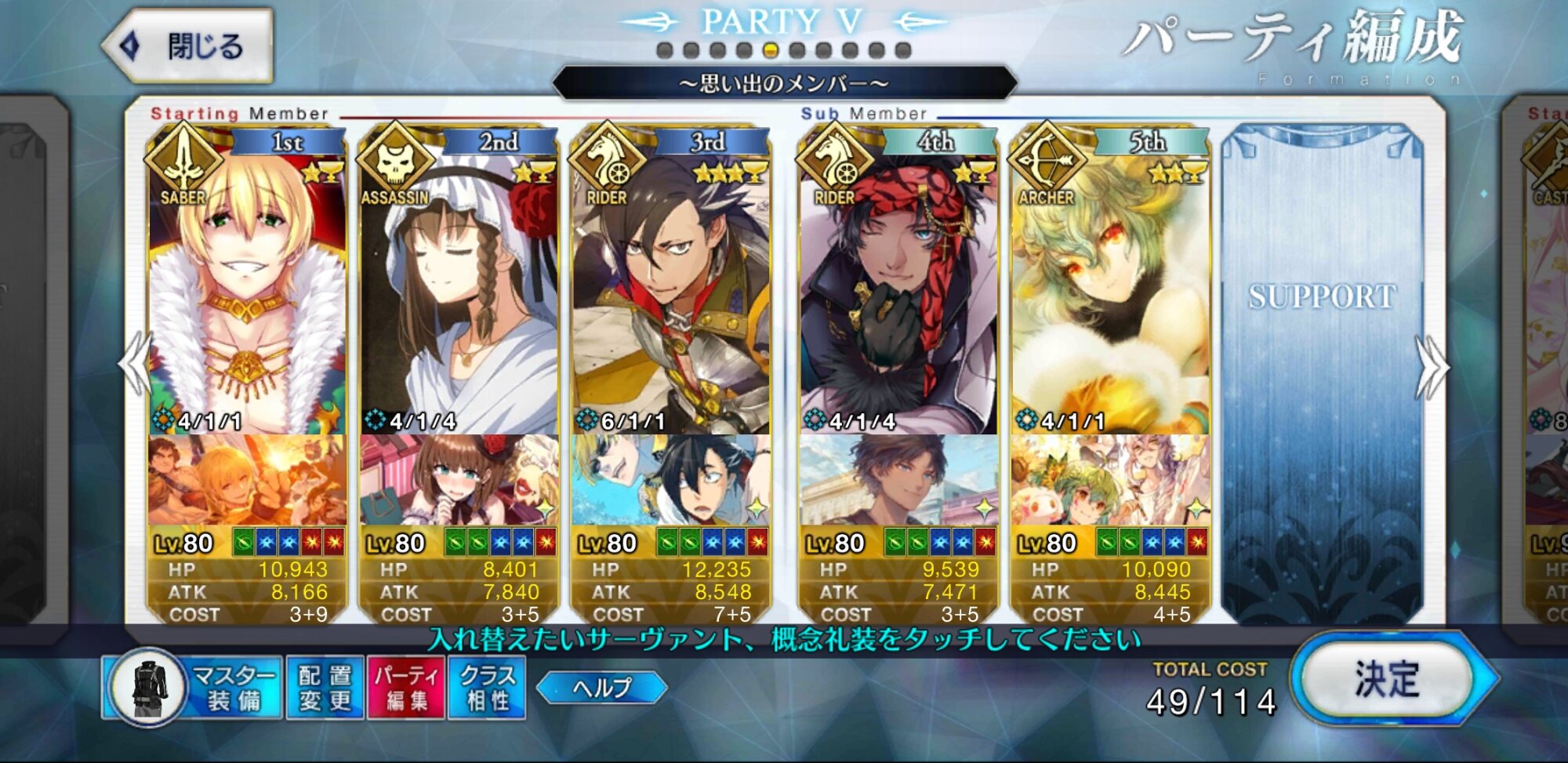Image resolution: width=1568 pixels, height=763 pixels.
Task: Edit the party name 思い出のメンバー
Action: [x=784, y=83]
